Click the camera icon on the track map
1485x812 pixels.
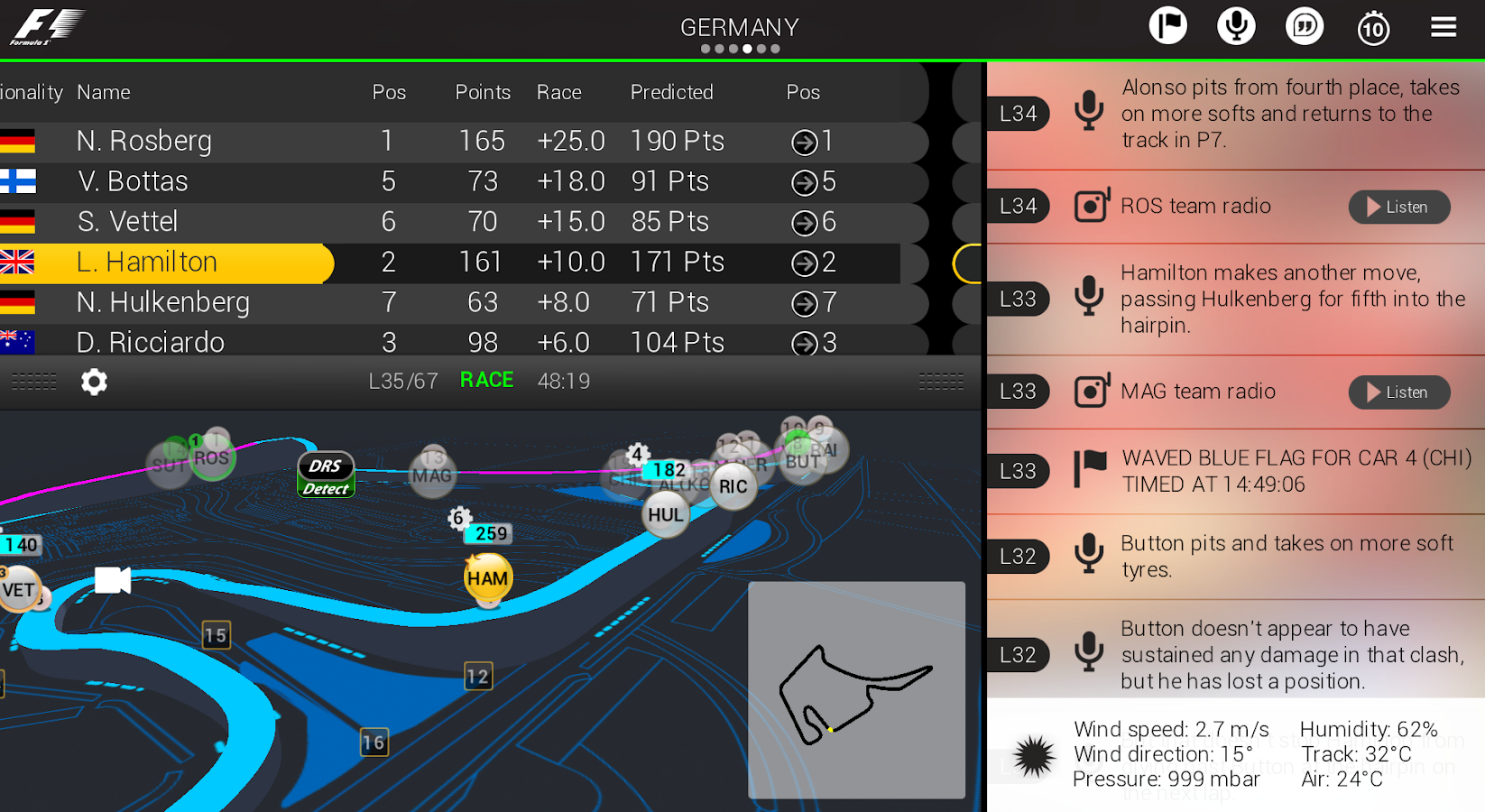(112, 582)
